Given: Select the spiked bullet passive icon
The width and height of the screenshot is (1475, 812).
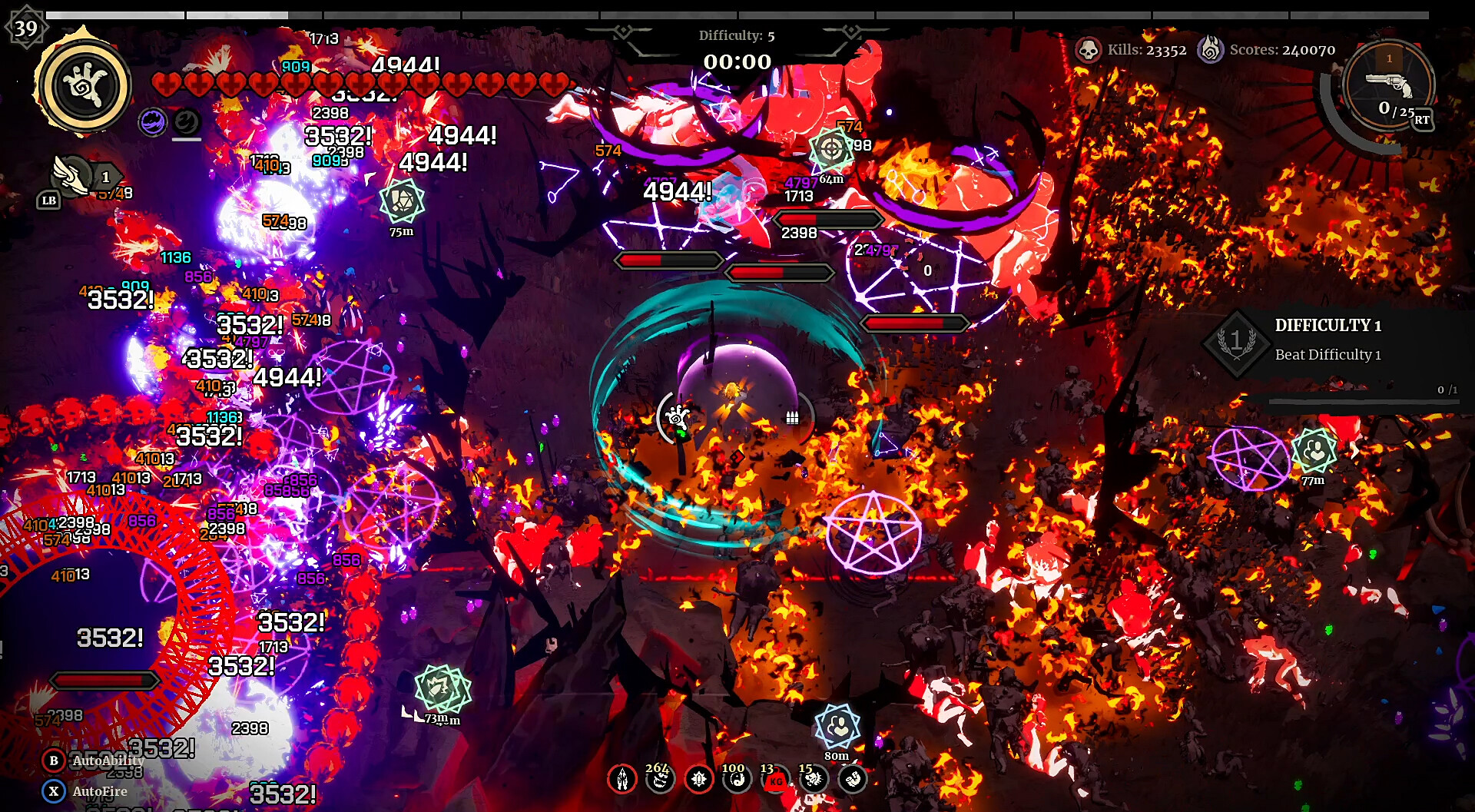Looking at the screenshot, I should (698, 780).
